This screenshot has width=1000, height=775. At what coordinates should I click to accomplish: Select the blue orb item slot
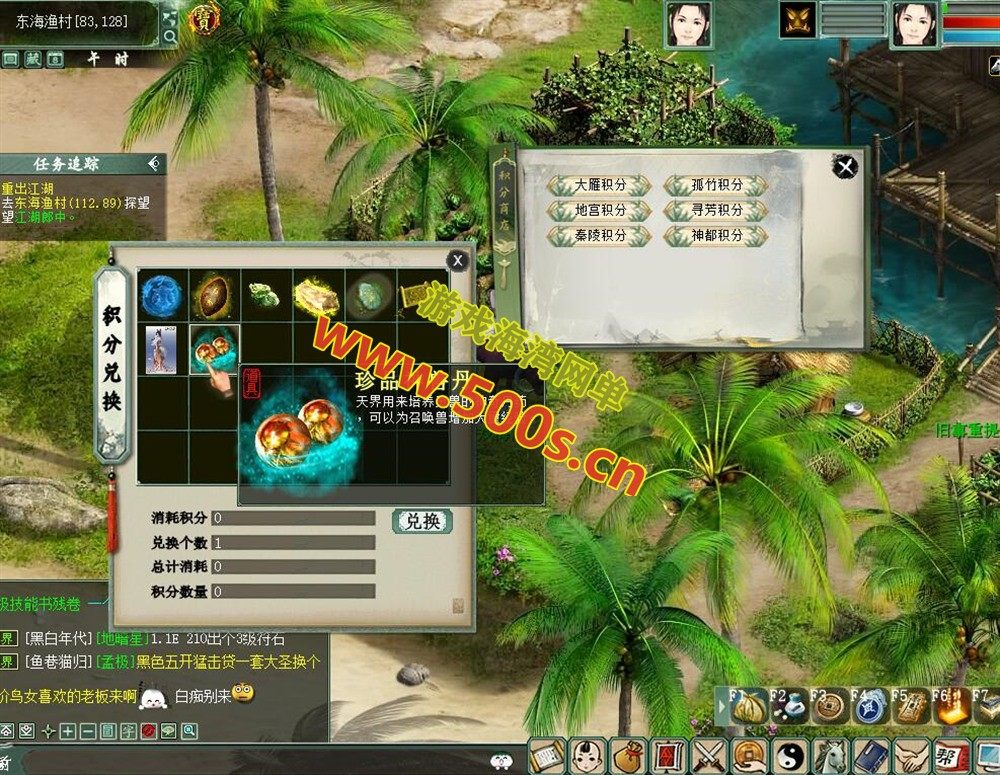[162, 295]
